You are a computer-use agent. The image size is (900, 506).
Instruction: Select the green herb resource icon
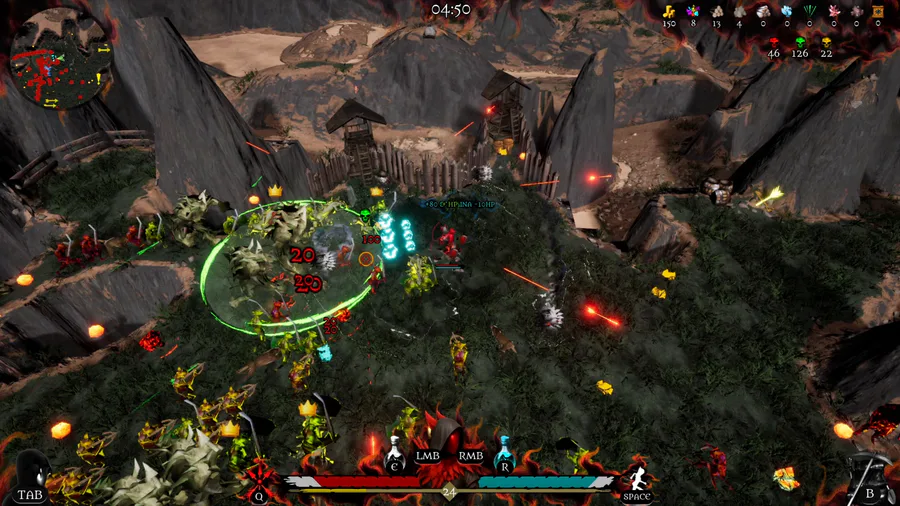coord(811,11)
